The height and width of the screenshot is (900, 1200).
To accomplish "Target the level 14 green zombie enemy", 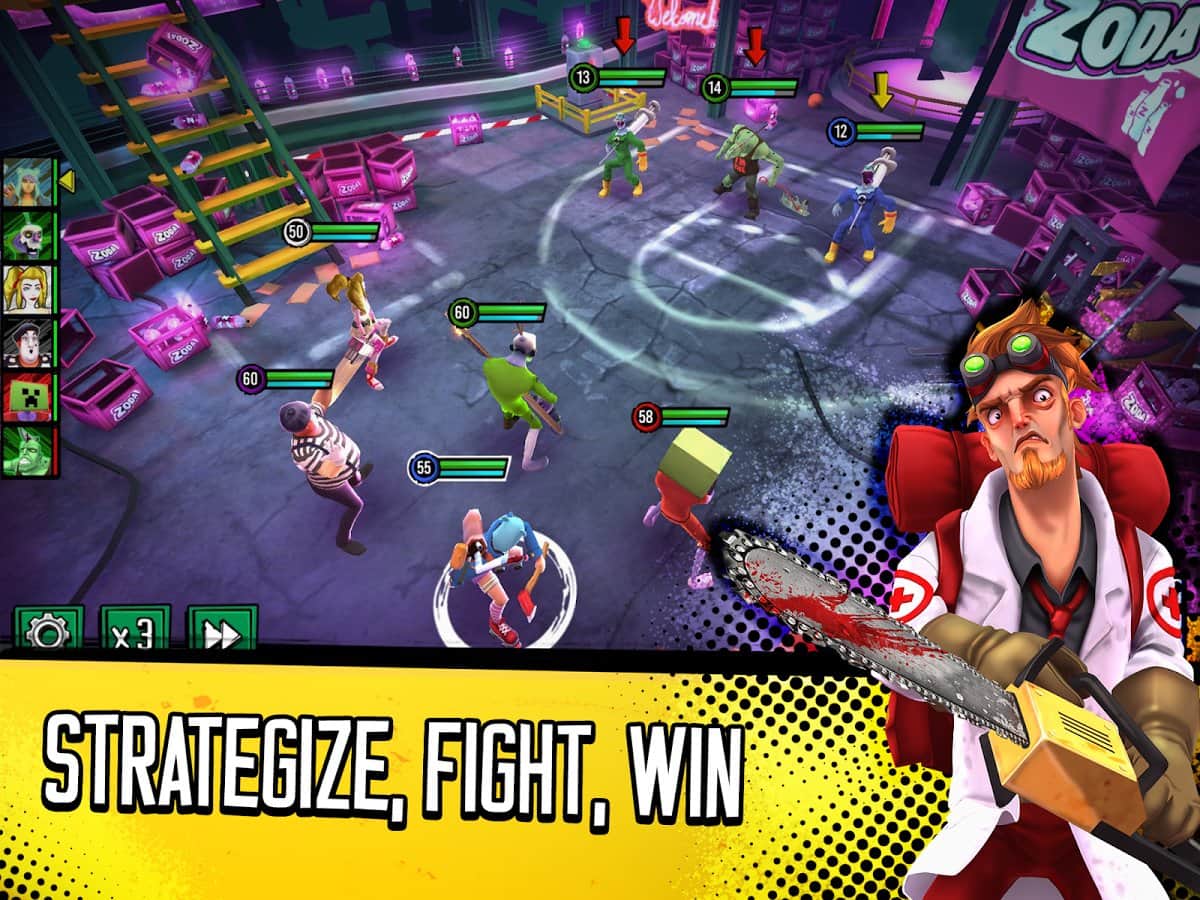I will click(745, 165).
